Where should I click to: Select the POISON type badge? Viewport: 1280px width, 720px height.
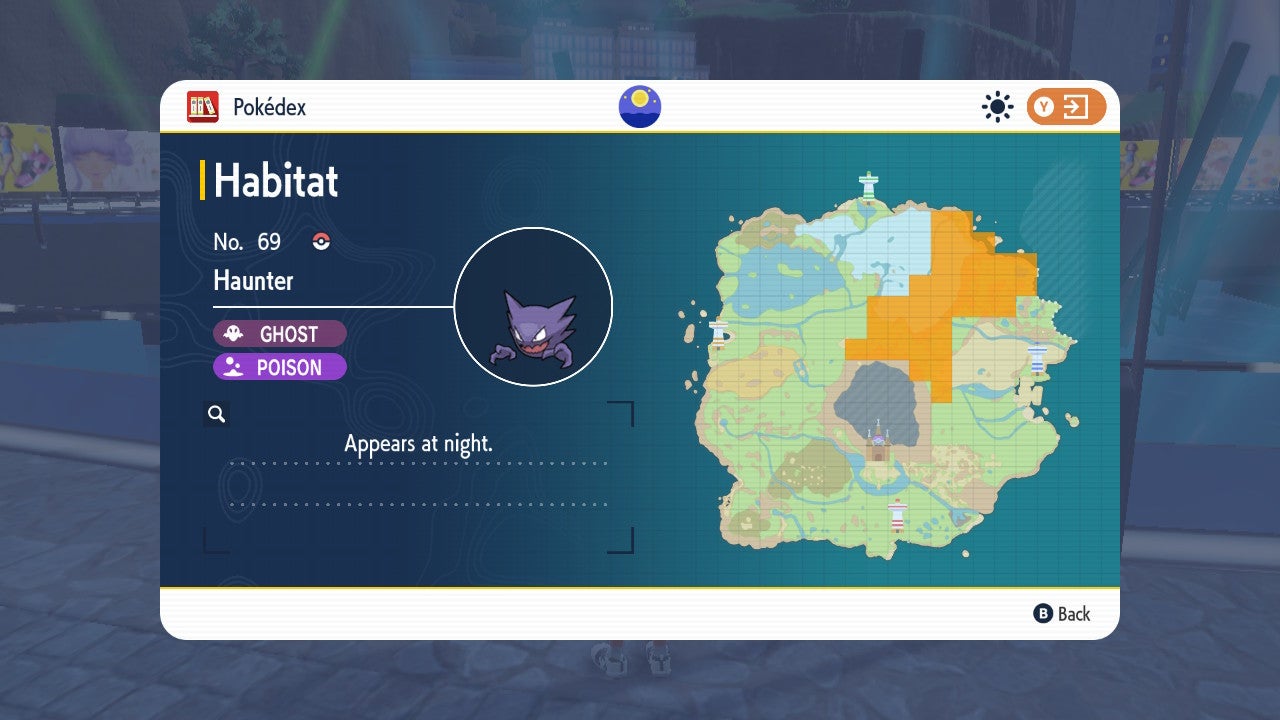(x=280, y=368)
